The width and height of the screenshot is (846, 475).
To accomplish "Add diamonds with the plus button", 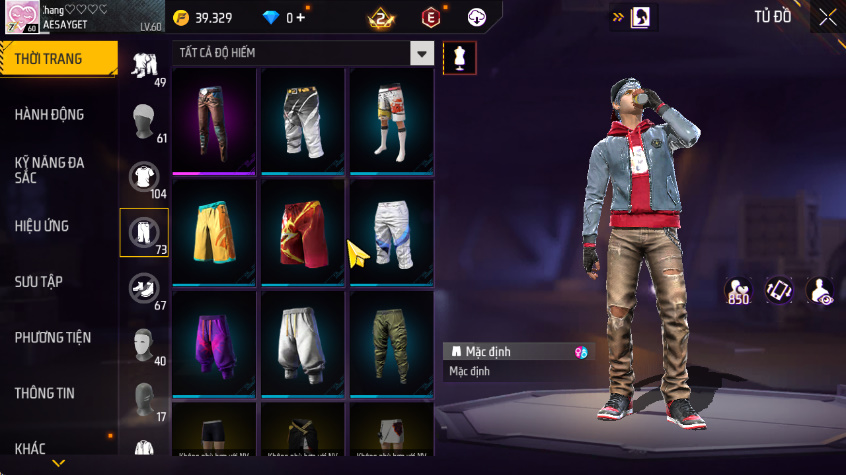I will [301, 18].
